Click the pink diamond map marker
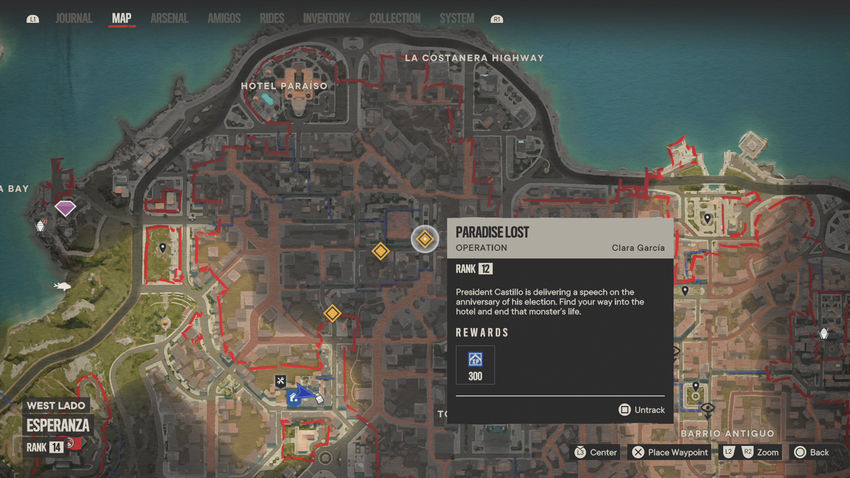850x478 pixels. pos(67,208)
